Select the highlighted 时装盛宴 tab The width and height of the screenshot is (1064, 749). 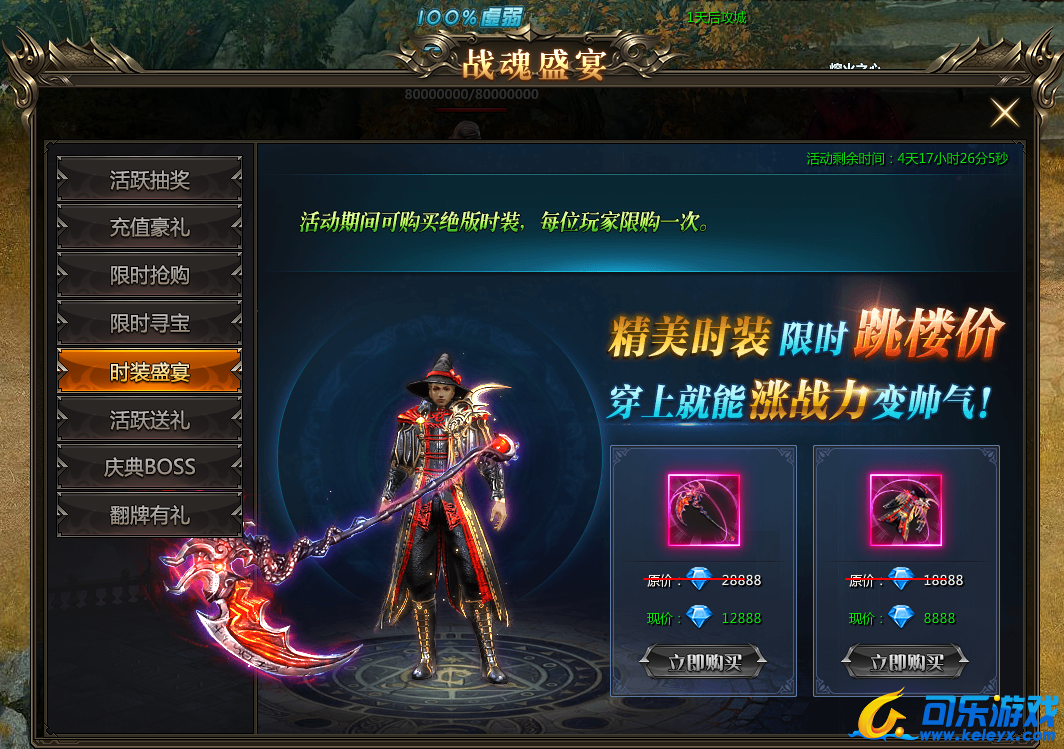click(149, 372)
